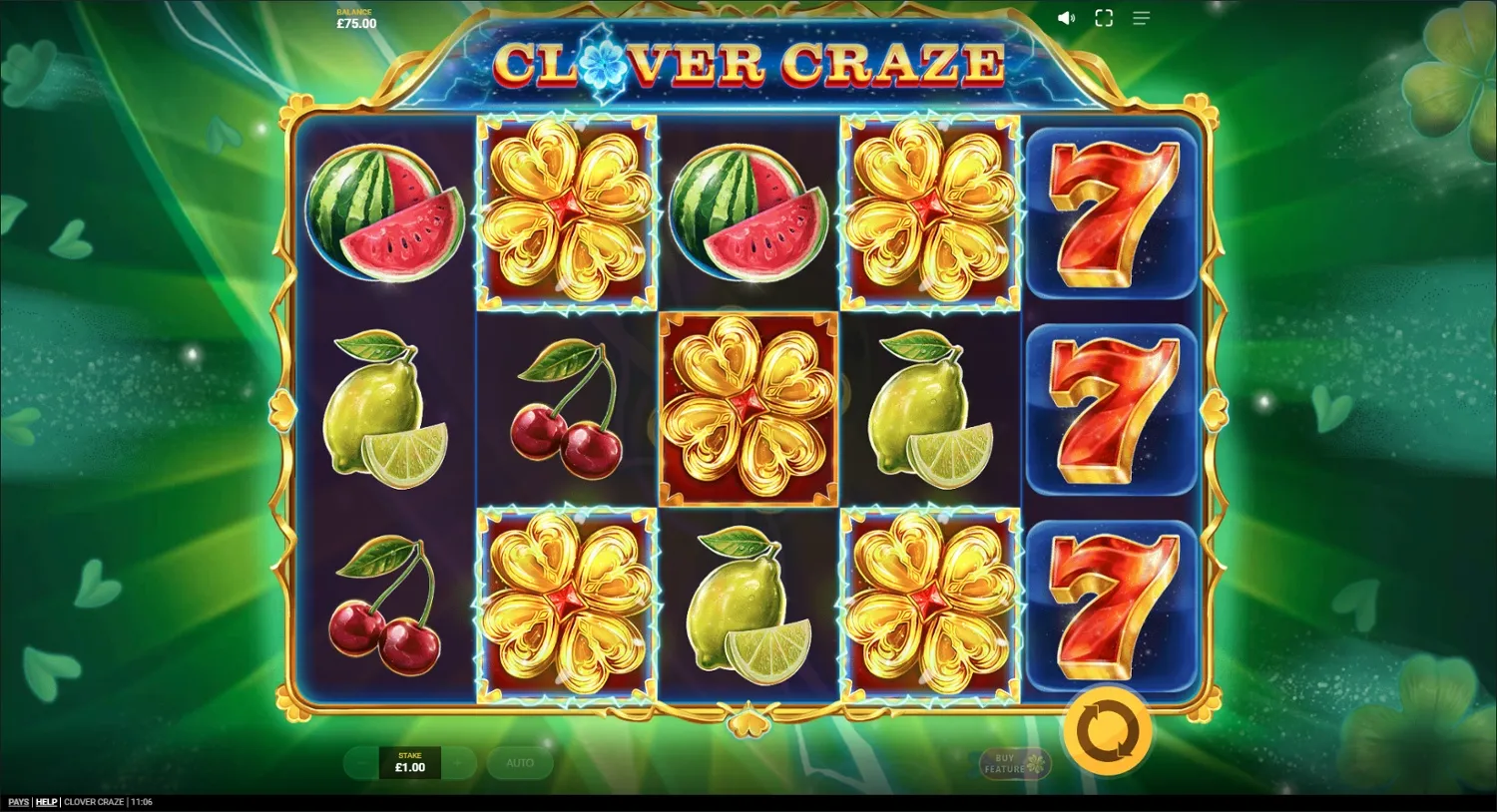
Task: Toggle sound on or off
Action: (x=1066, y=18)
